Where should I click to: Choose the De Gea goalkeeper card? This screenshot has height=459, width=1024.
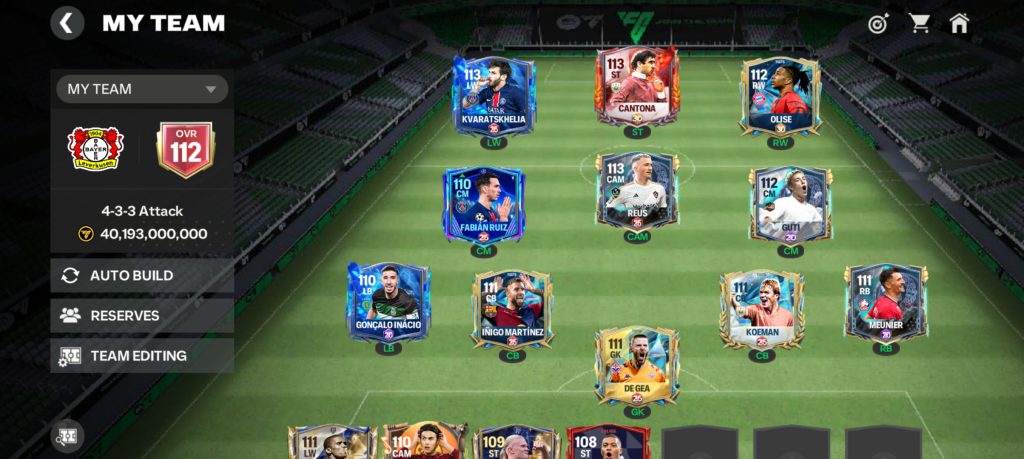(637, 365)
